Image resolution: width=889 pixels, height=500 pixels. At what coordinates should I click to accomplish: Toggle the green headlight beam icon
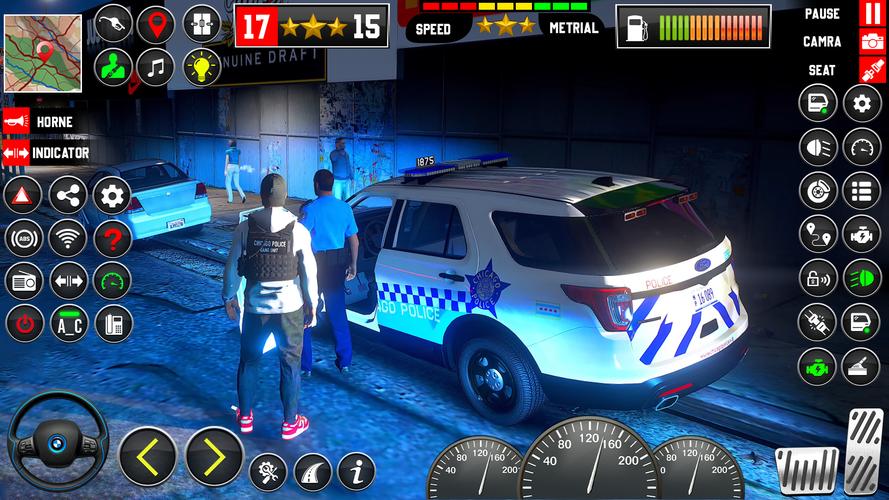[861, 277]
